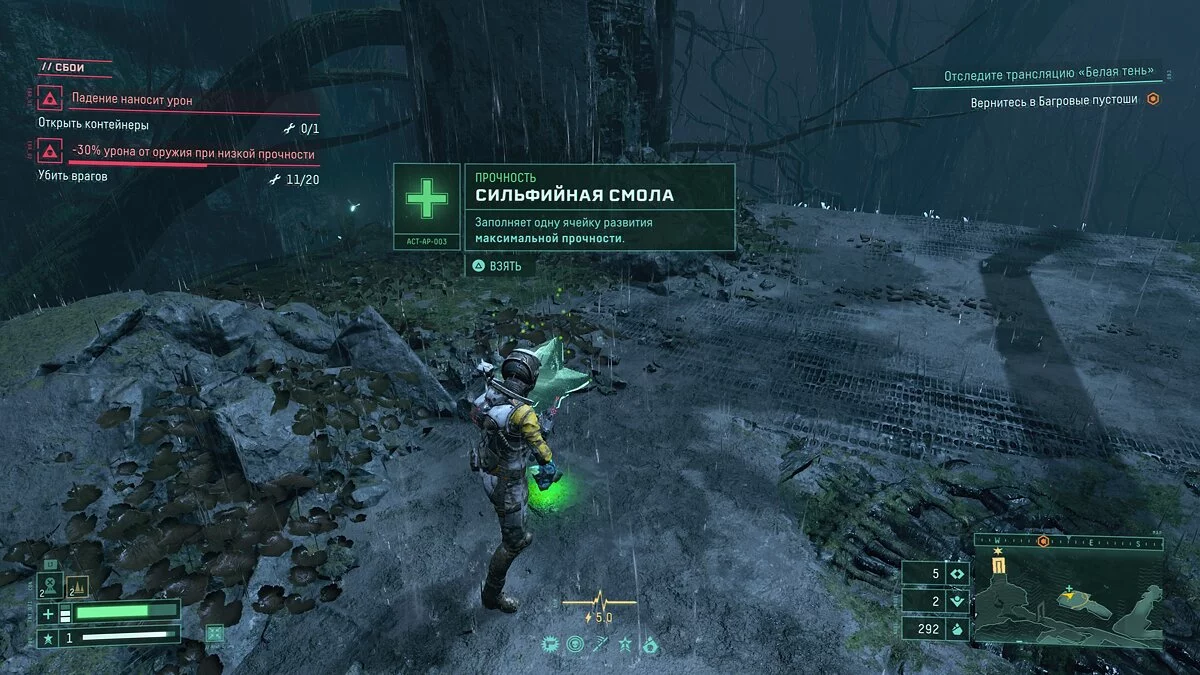Click the white plus health icon

pyautogui.click(x=47, y=611)
